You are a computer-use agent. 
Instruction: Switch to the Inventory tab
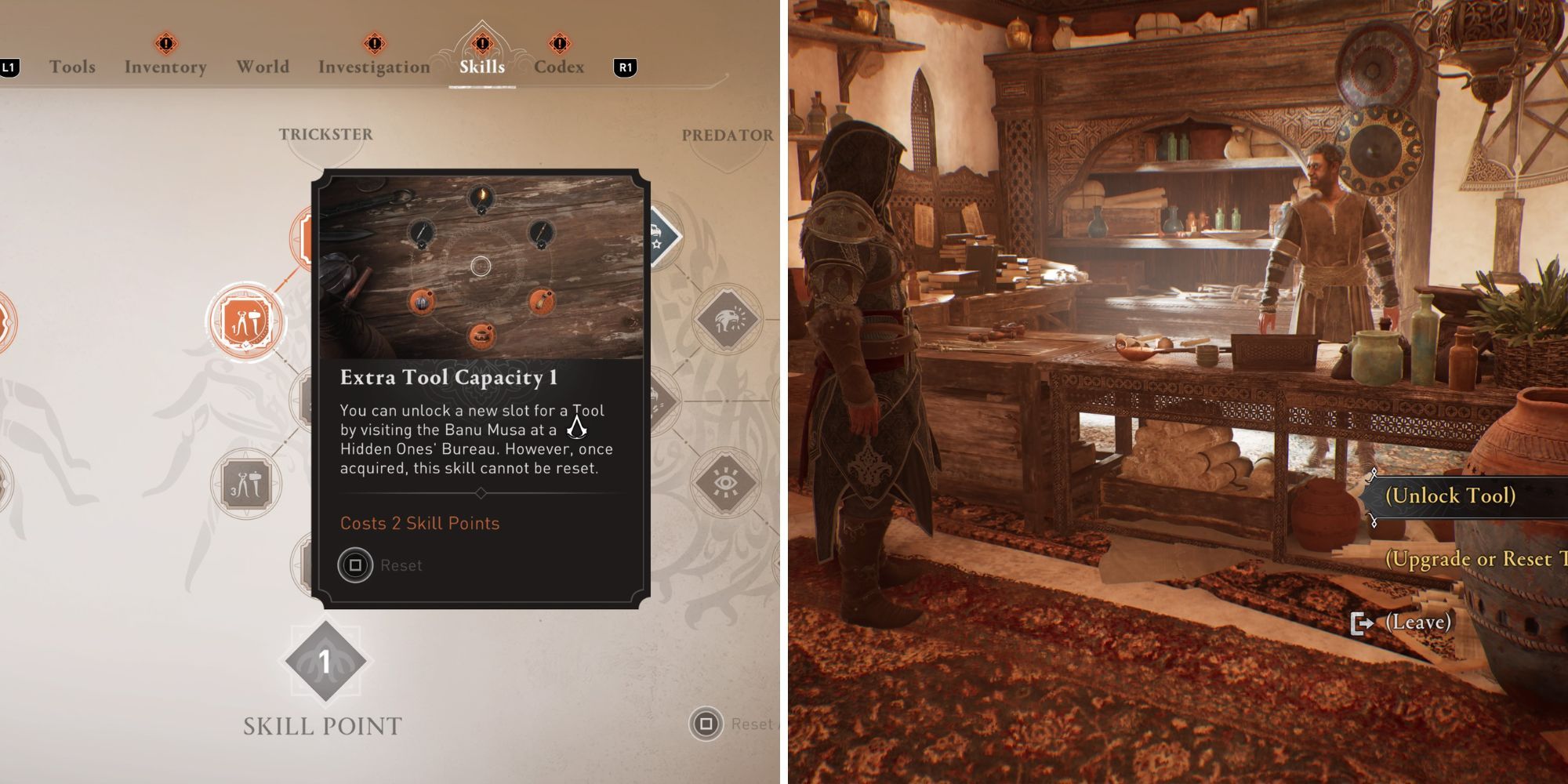[166, 67]
